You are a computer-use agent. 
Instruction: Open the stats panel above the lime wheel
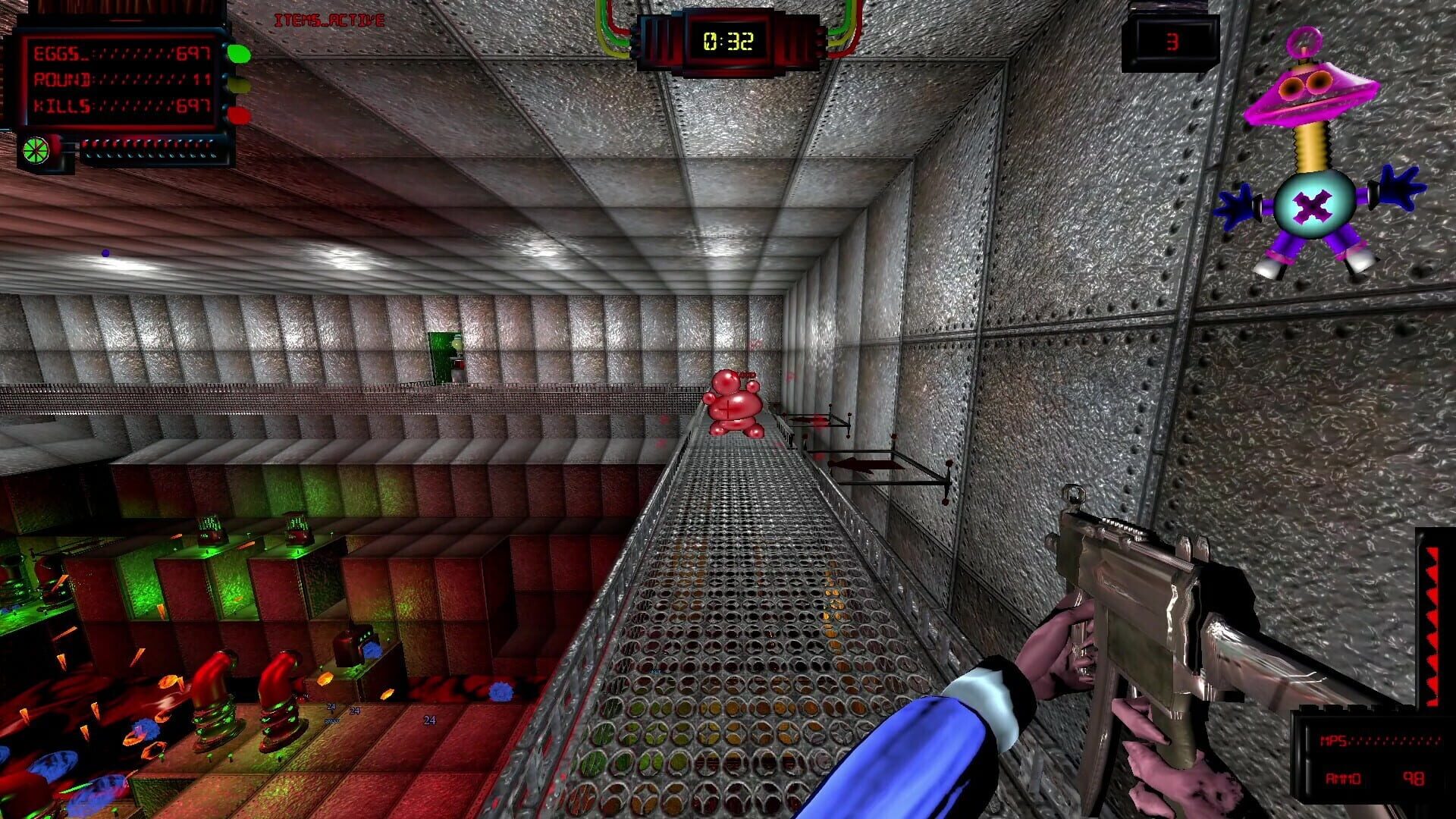(121, 80)
